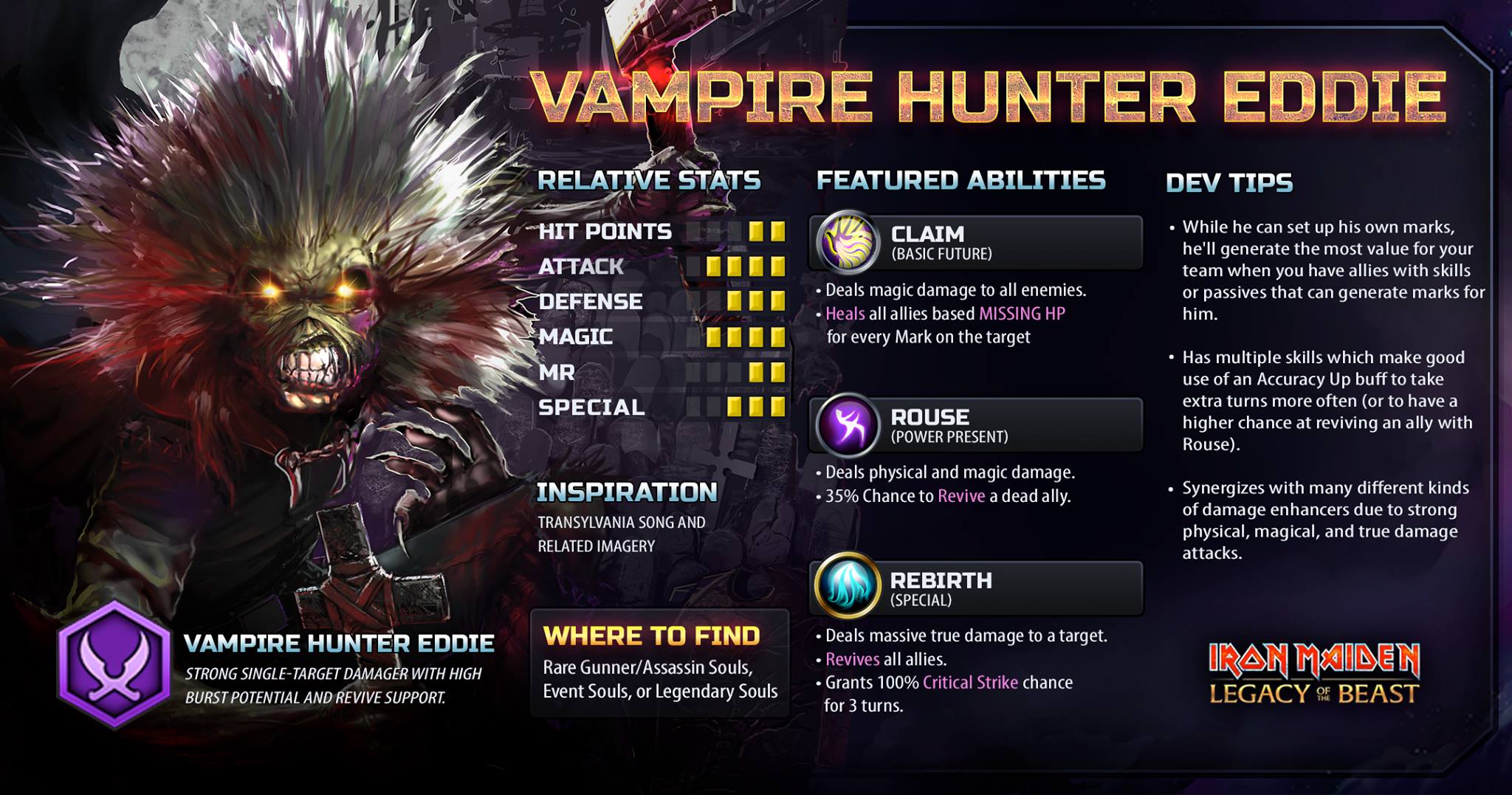This screenshot has width=1512, height=795.
Task: Select the Claim ability icon
Action: click(x=848, y=241)
